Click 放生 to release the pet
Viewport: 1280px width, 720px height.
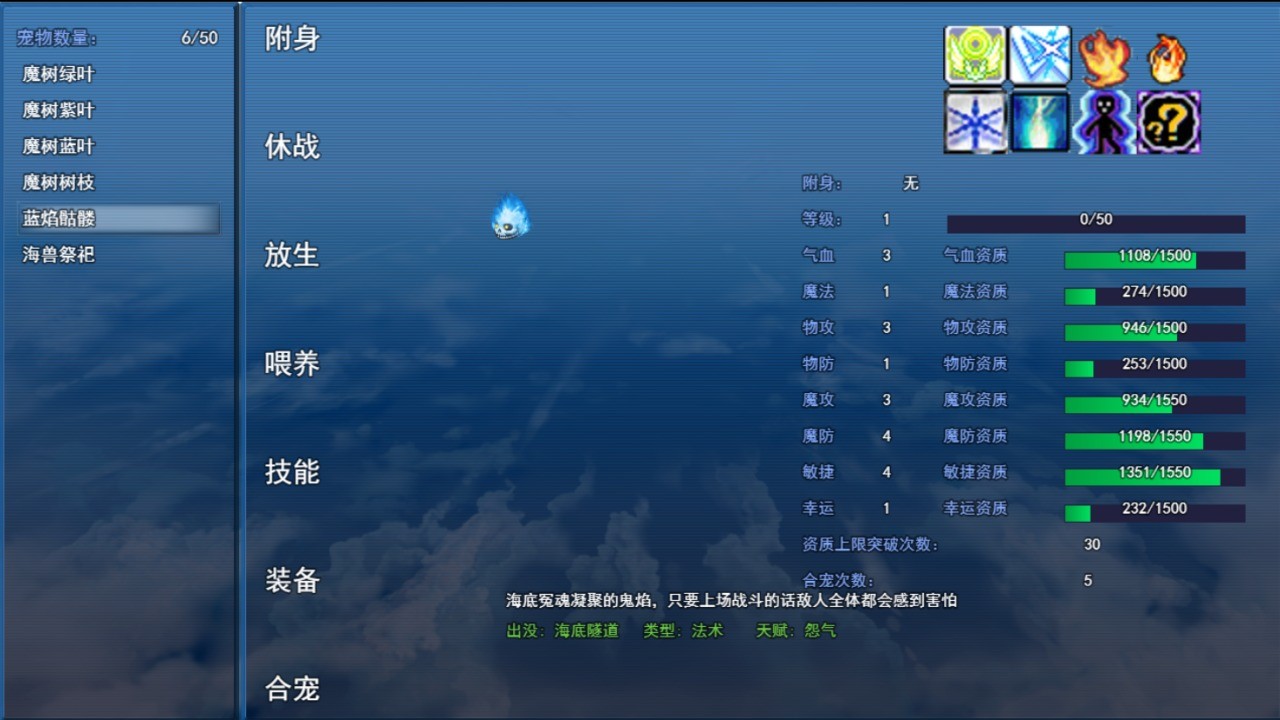291,256
